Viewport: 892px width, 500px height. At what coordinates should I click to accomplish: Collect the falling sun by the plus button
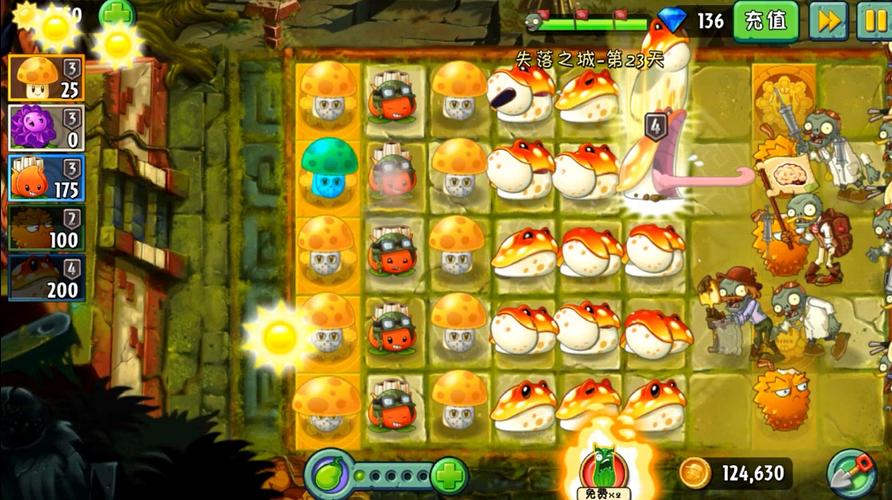coord(118,44)
